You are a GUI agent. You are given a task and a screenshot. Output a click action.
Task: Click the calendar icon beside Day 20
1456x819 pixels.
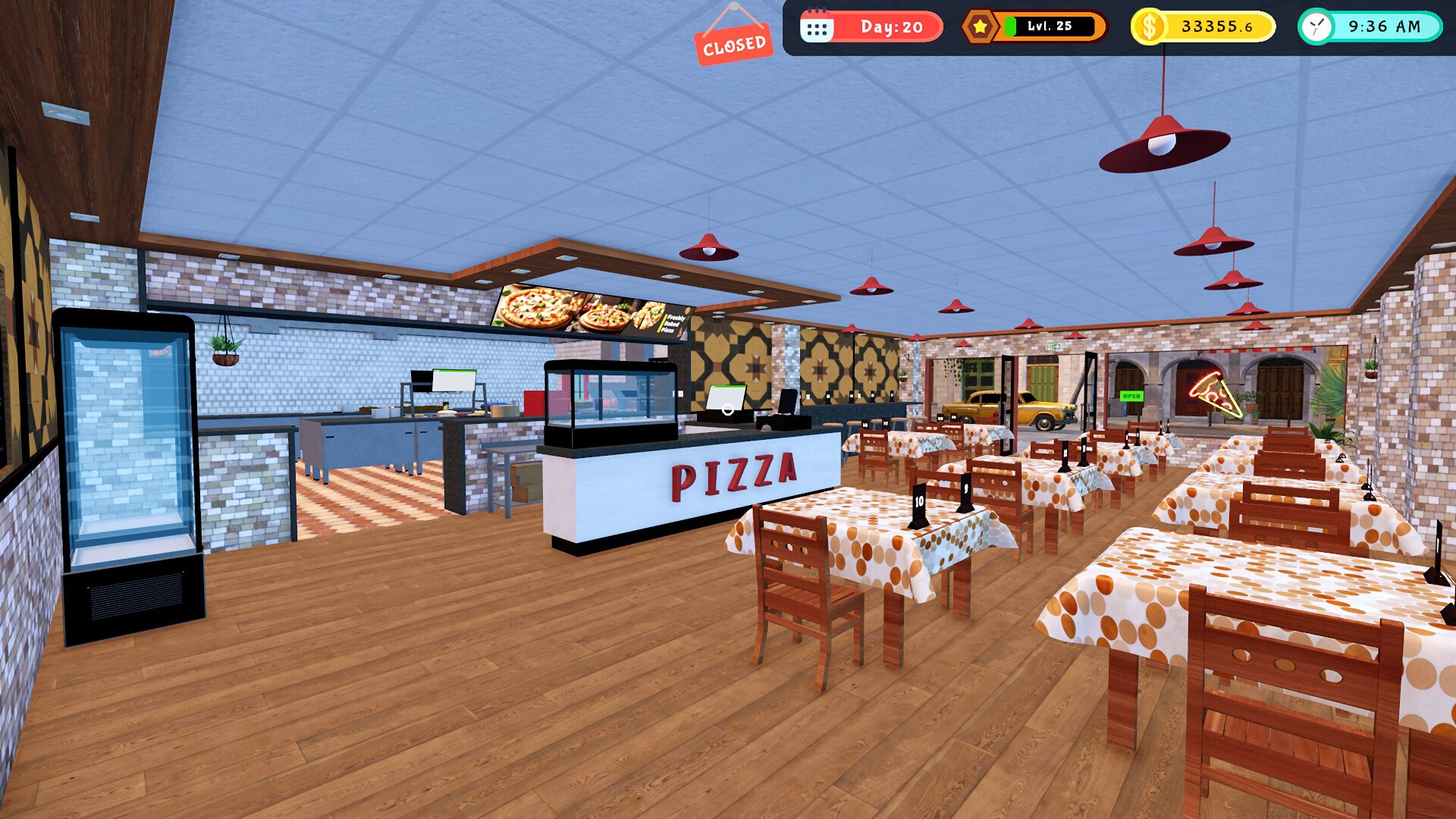tap(817, 26)
